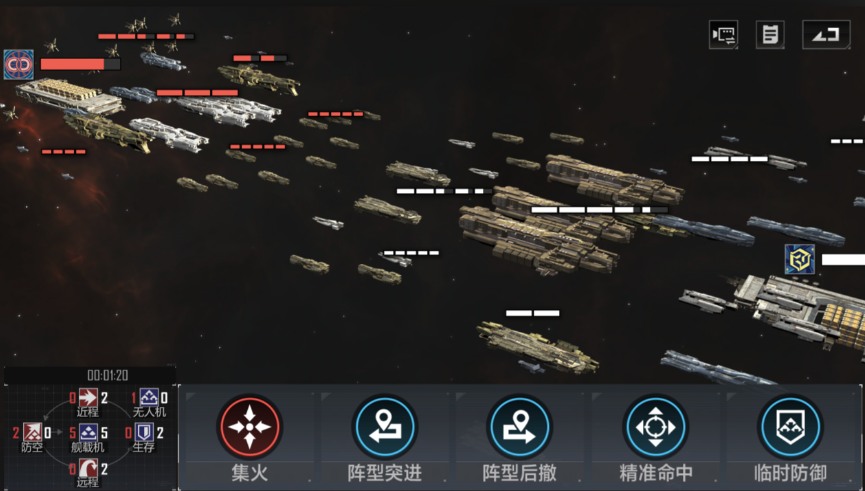Select the 防空 anti-air icon
This screenshot has width=865, height=491.
pos(32,433)
